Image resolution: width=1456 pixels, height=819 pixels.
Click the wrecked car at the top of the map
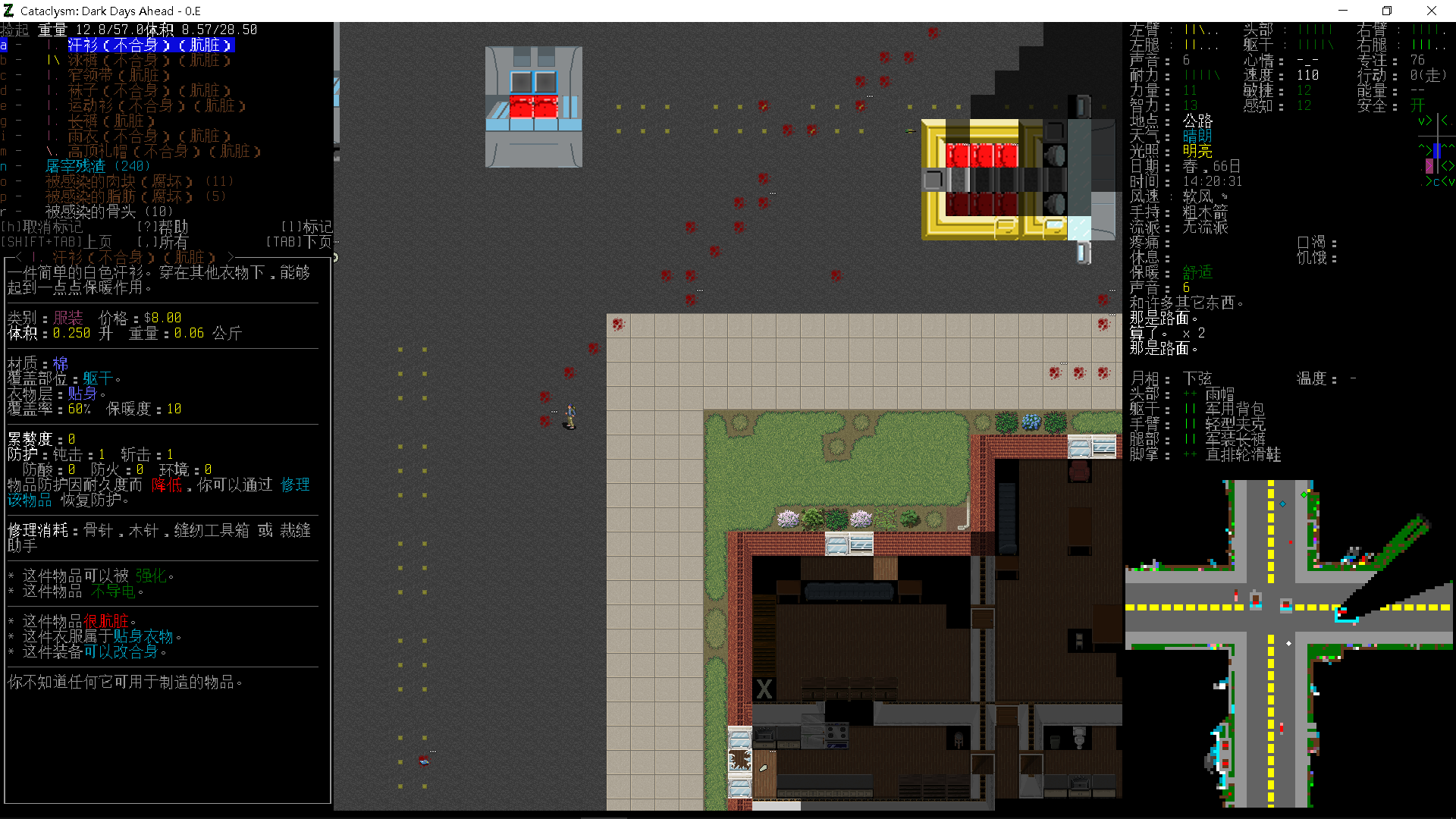533,106
